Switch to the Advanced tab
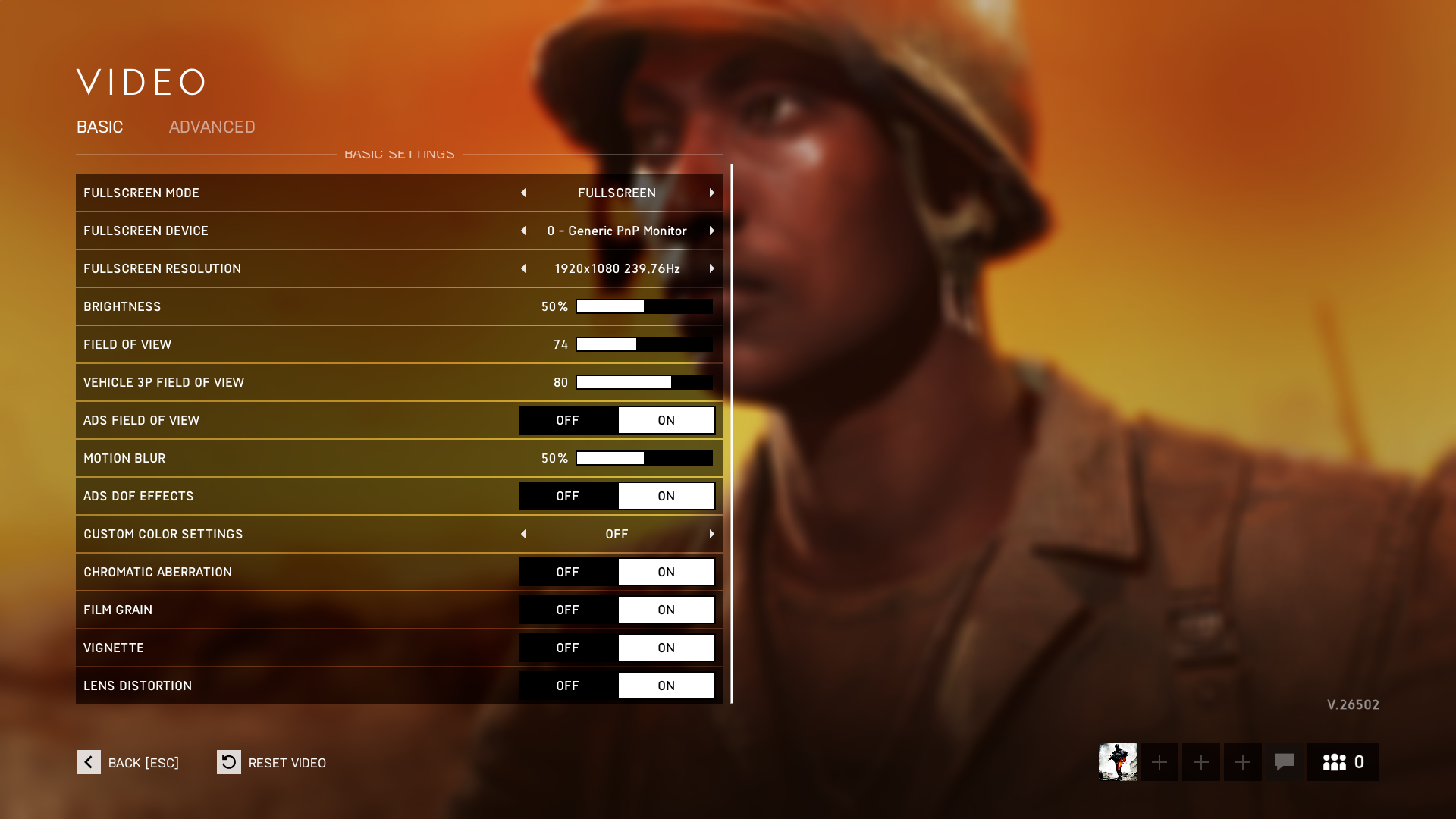Viewport: 1456px width, 819px height. point(212,127)
